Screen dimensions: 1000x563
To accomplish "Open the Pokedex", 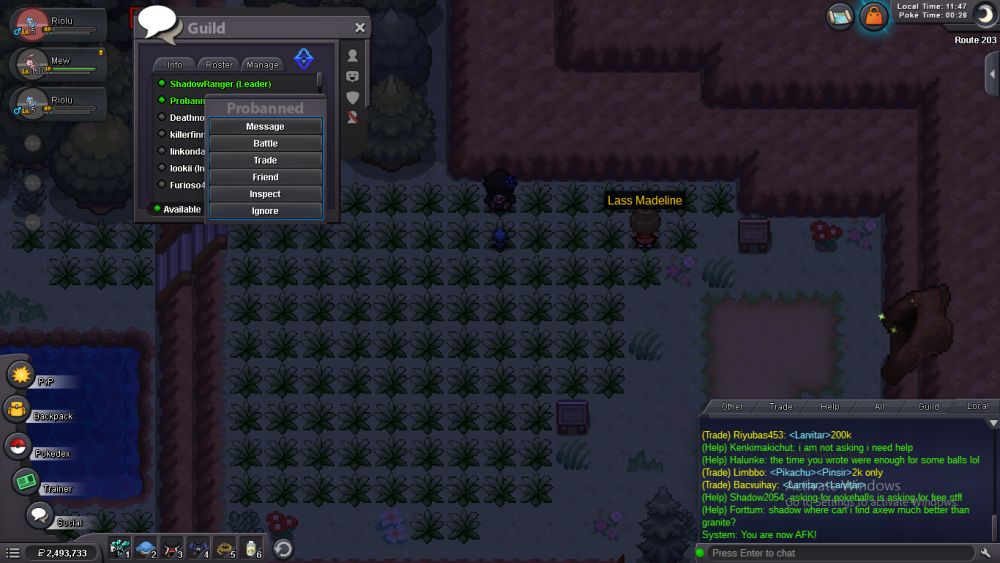I will pos(18,447).
